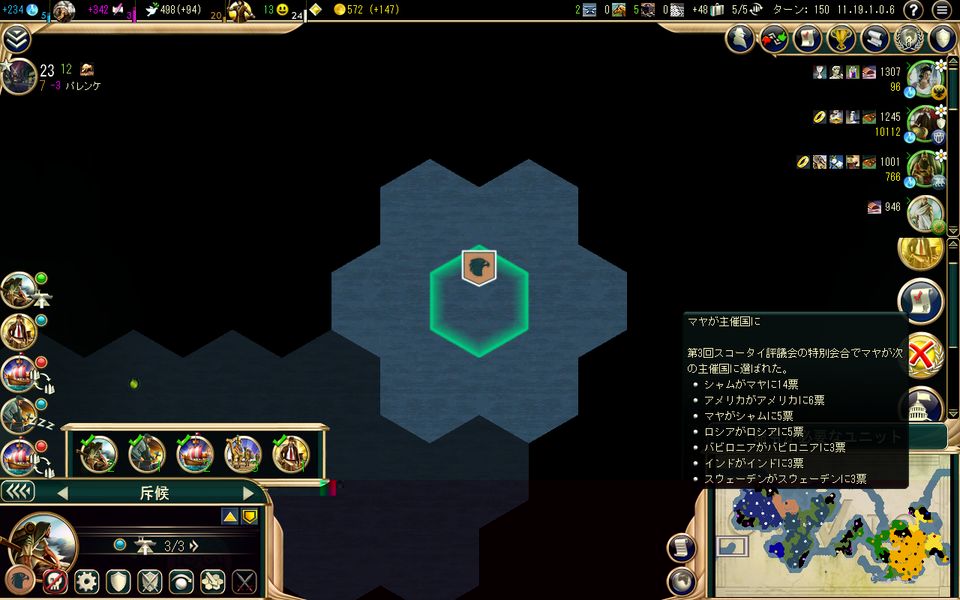960x600 pixels.
Task: Open the diplomacy overview handshake arrows icon
Action: coord(774,39)
